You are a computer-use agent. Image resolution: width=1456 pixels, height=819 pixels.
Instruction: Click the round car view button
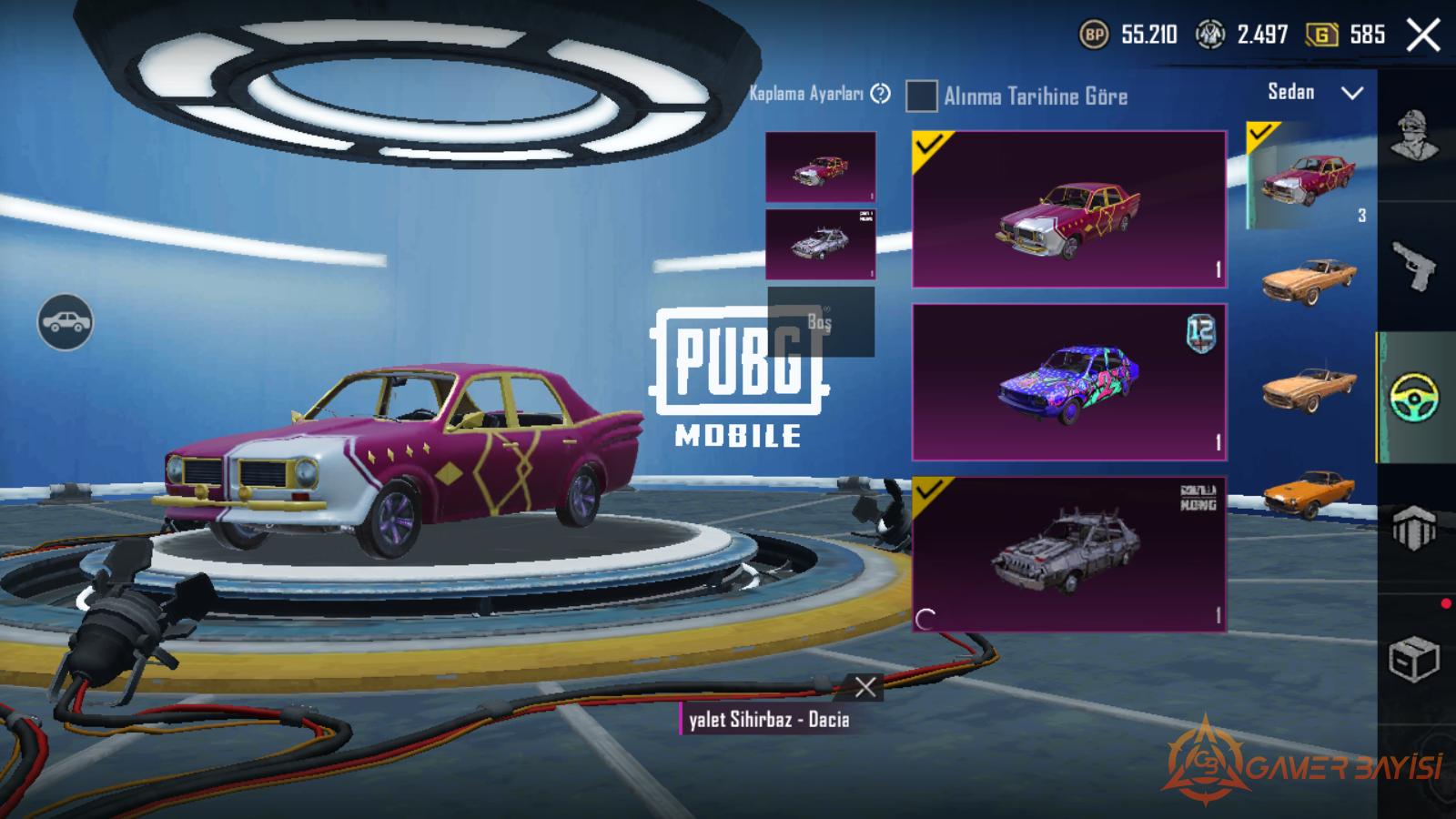pyautogui.click(x=65, y=322)
